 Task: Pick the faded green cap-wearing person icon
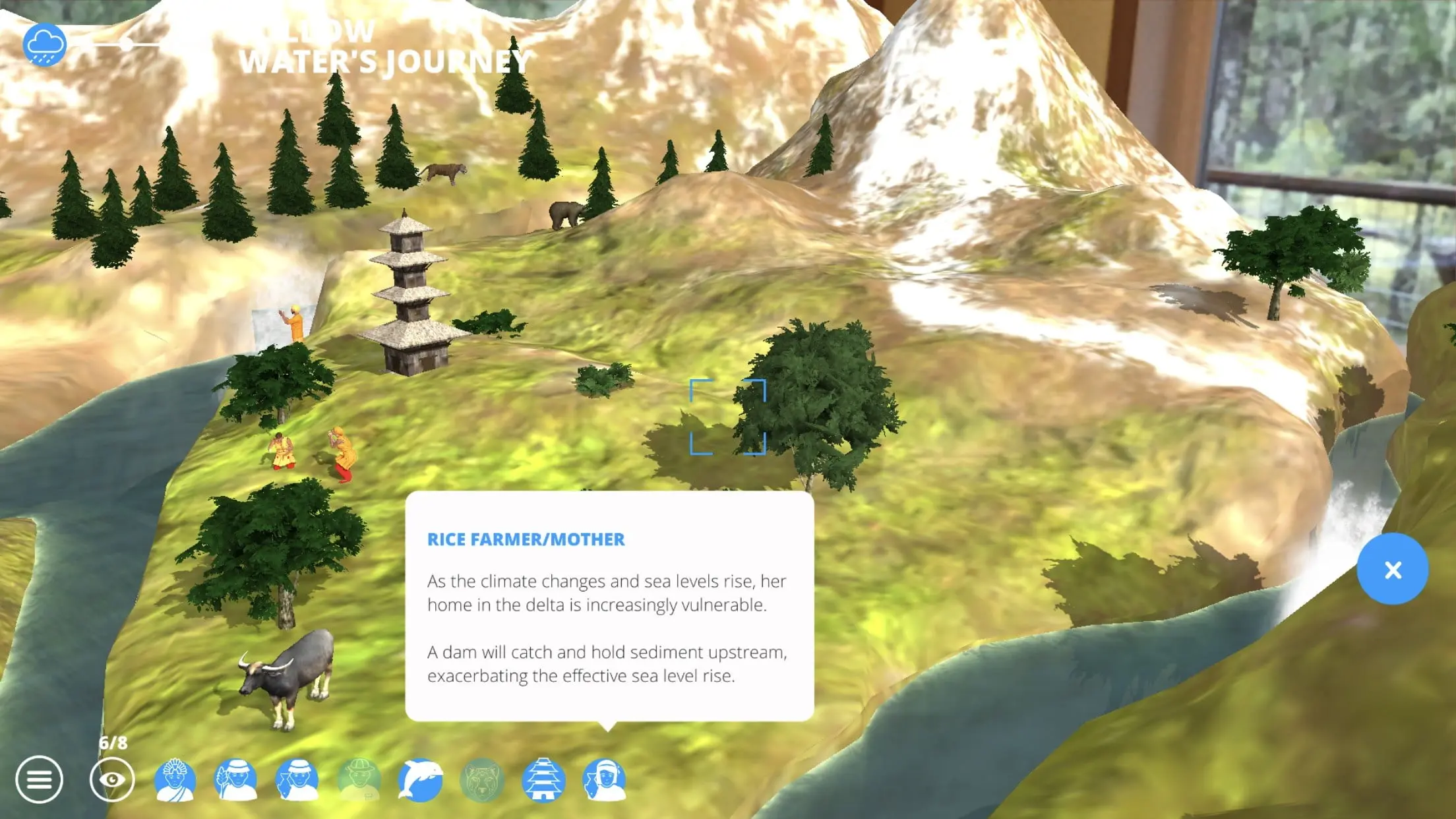click(x=359, y=780)
